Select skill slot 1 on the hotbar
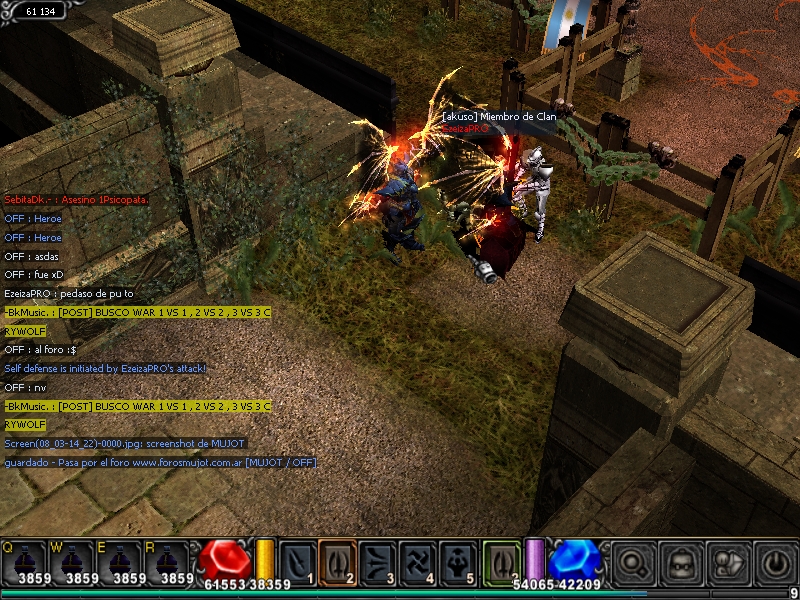 pos(298,561)
